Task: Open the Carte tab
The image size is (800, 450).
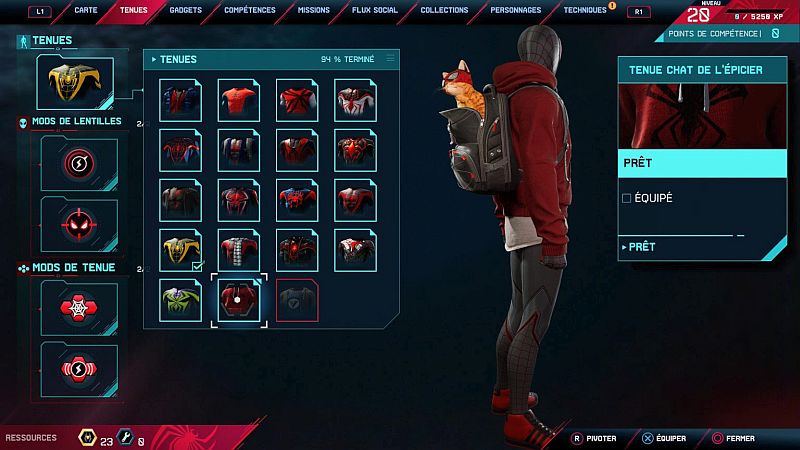Action: [86, 10]
